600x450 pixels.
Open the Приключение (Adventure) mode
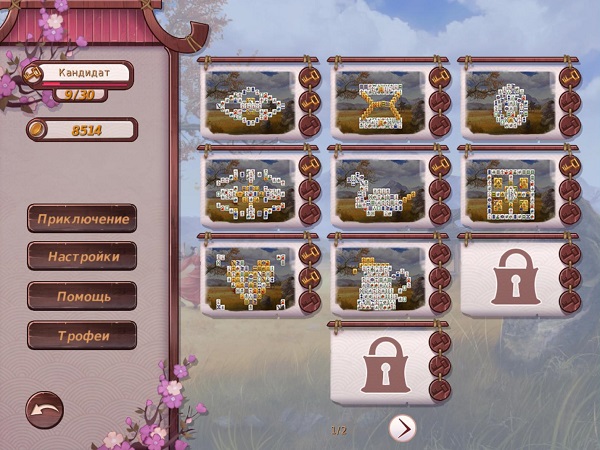[x=82, y=218]
